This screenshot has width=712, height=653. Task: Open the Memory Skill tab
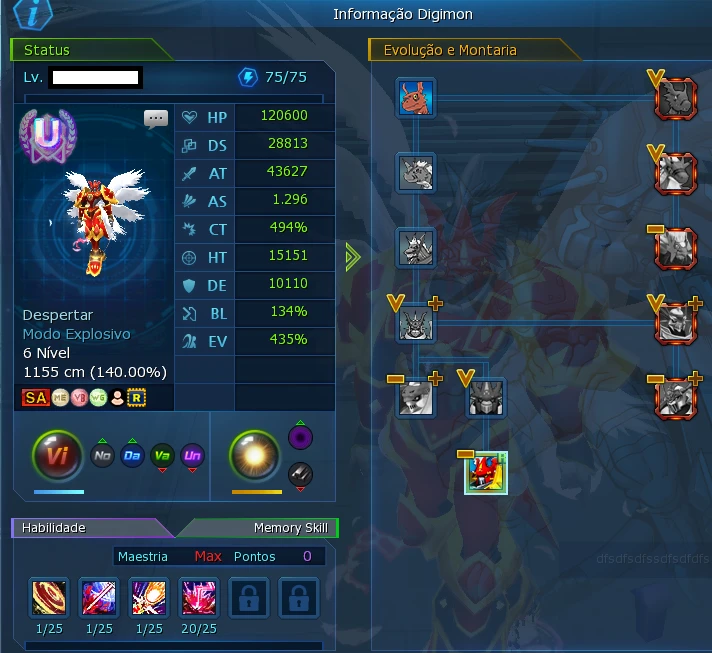[x=290, y=527]
